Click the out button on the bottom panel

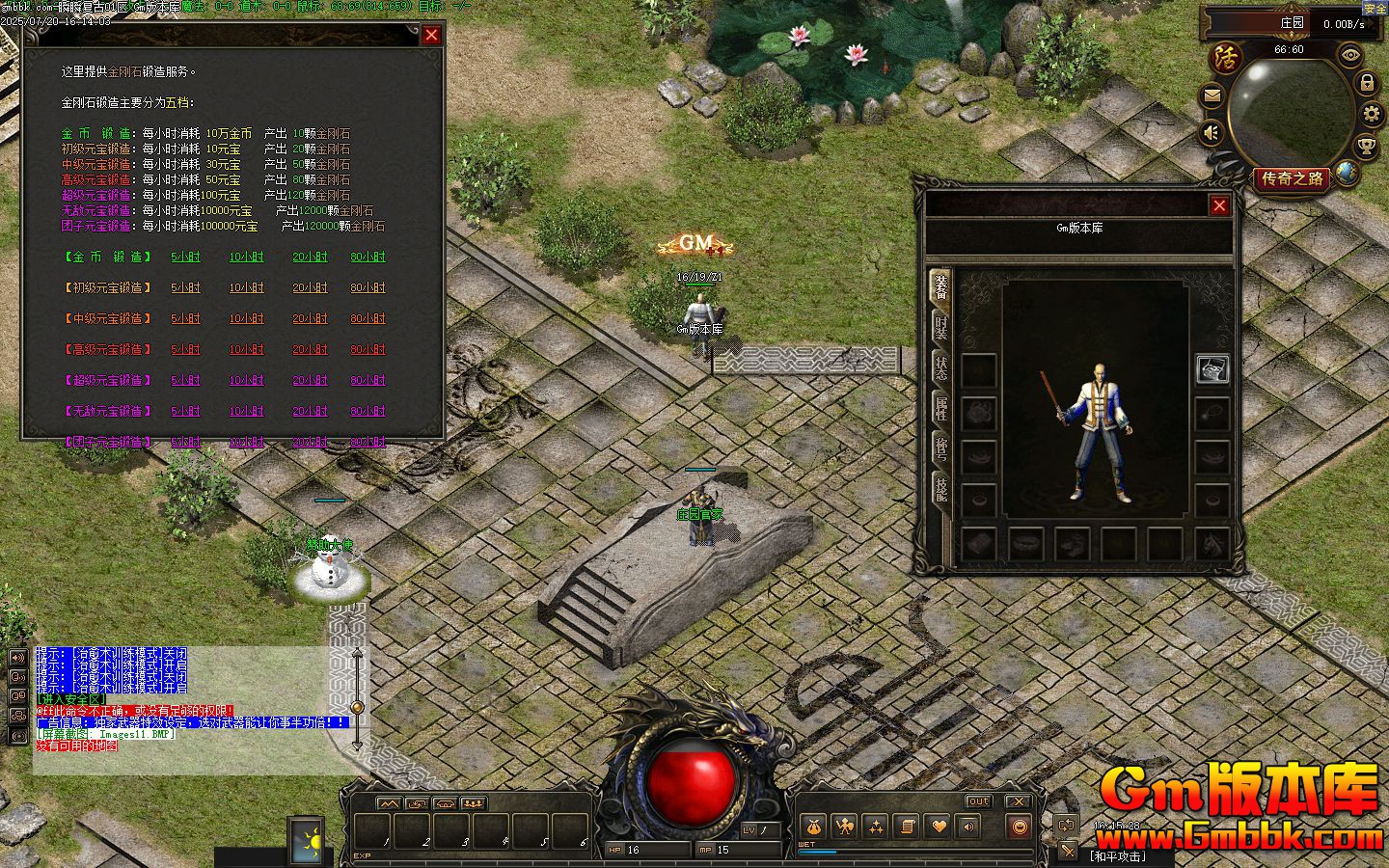(978, 801)
